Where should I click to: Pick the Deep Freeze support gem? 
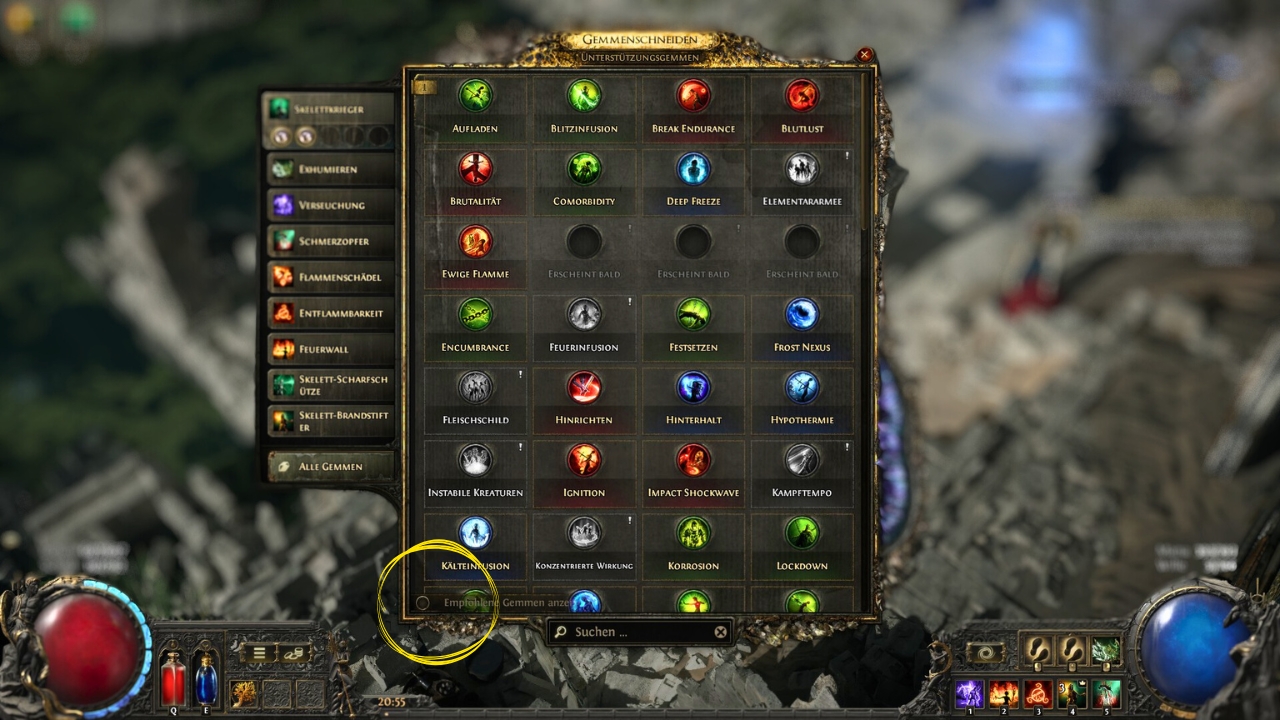(x=693, y=169)
